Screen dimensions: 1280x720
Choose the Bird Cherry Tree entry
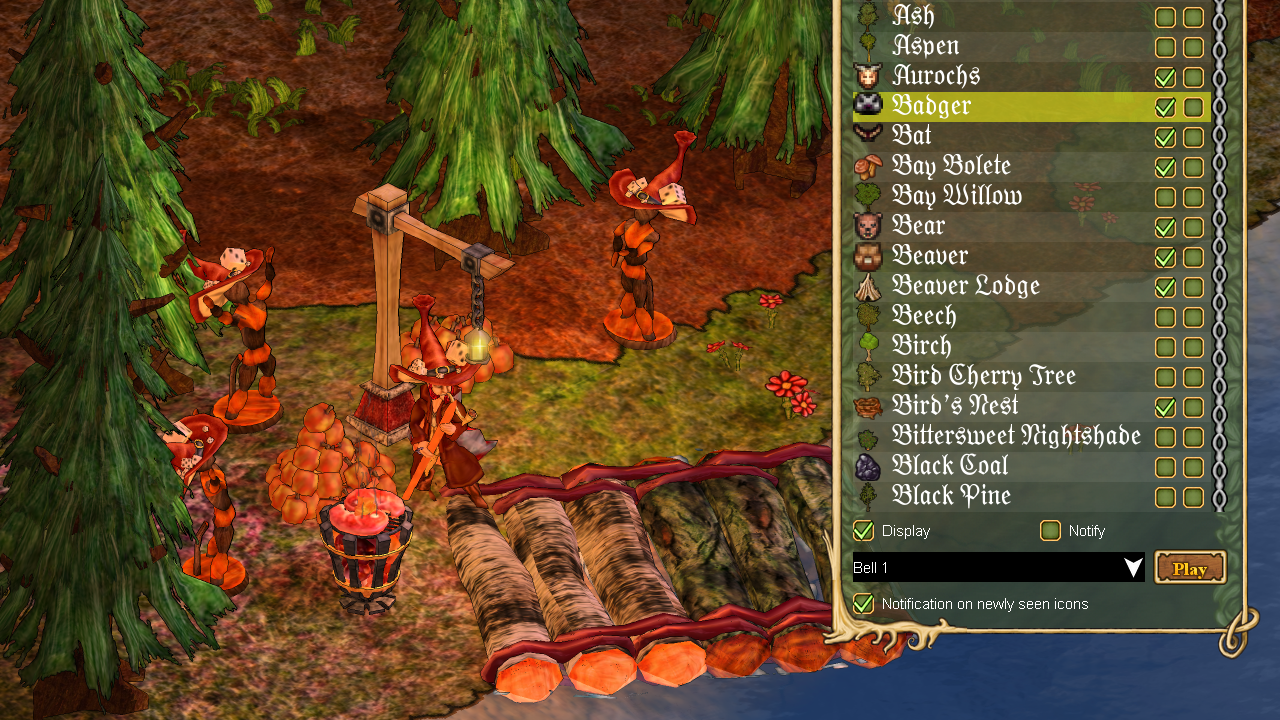click(x=983, y=376)
